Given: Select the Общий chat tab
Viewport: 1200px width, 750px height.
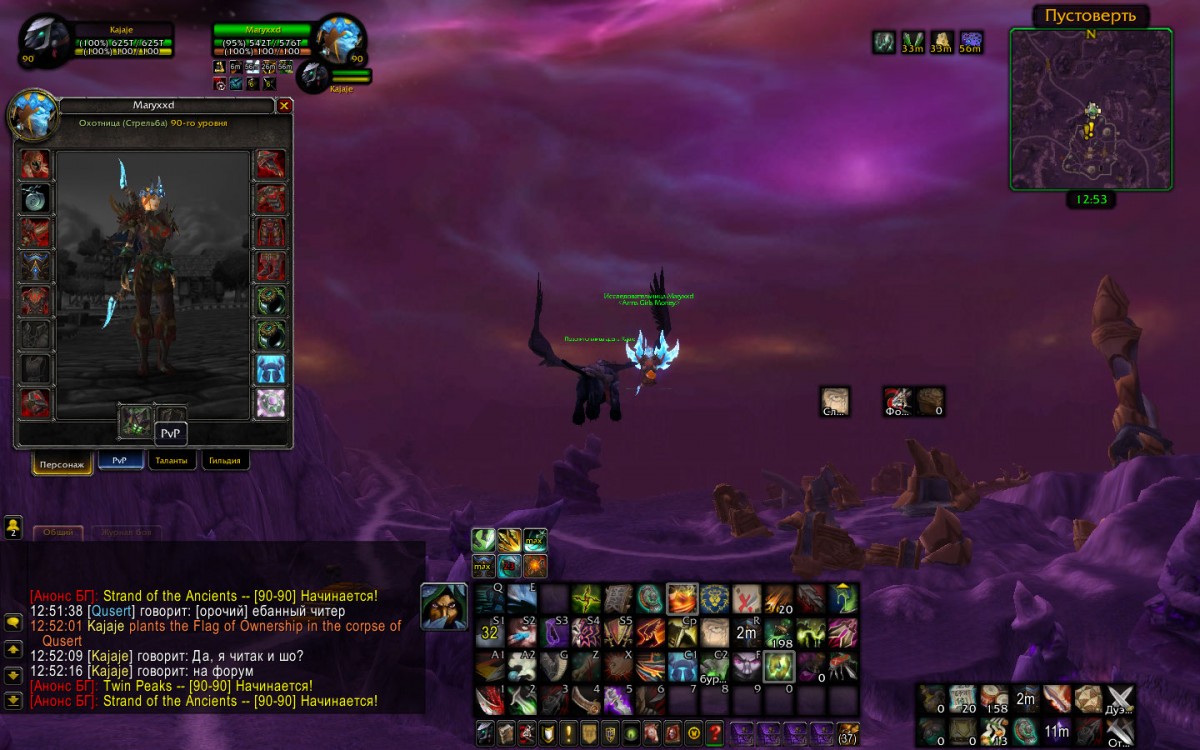Looking at the screenshot, I should (58, 532).
